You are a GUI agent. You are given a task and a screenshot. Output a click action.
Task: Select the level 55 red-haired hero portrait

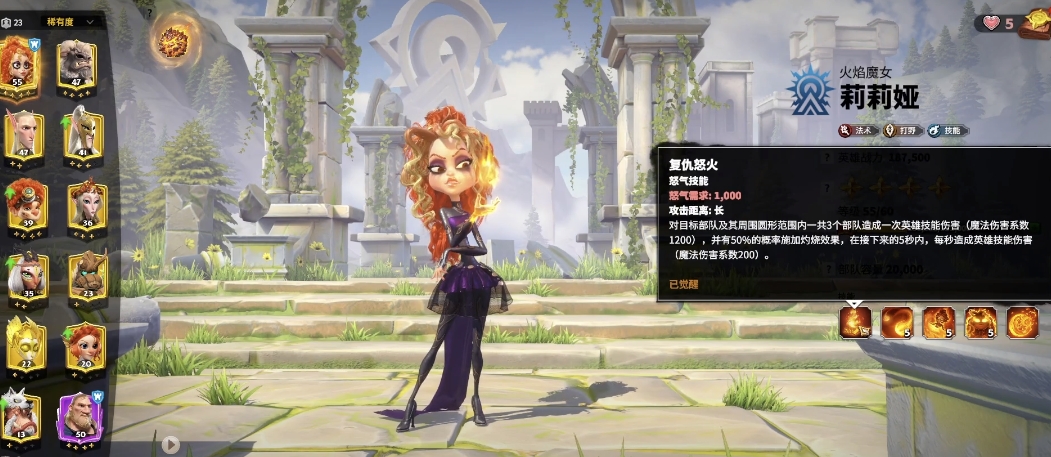point(19,66)
